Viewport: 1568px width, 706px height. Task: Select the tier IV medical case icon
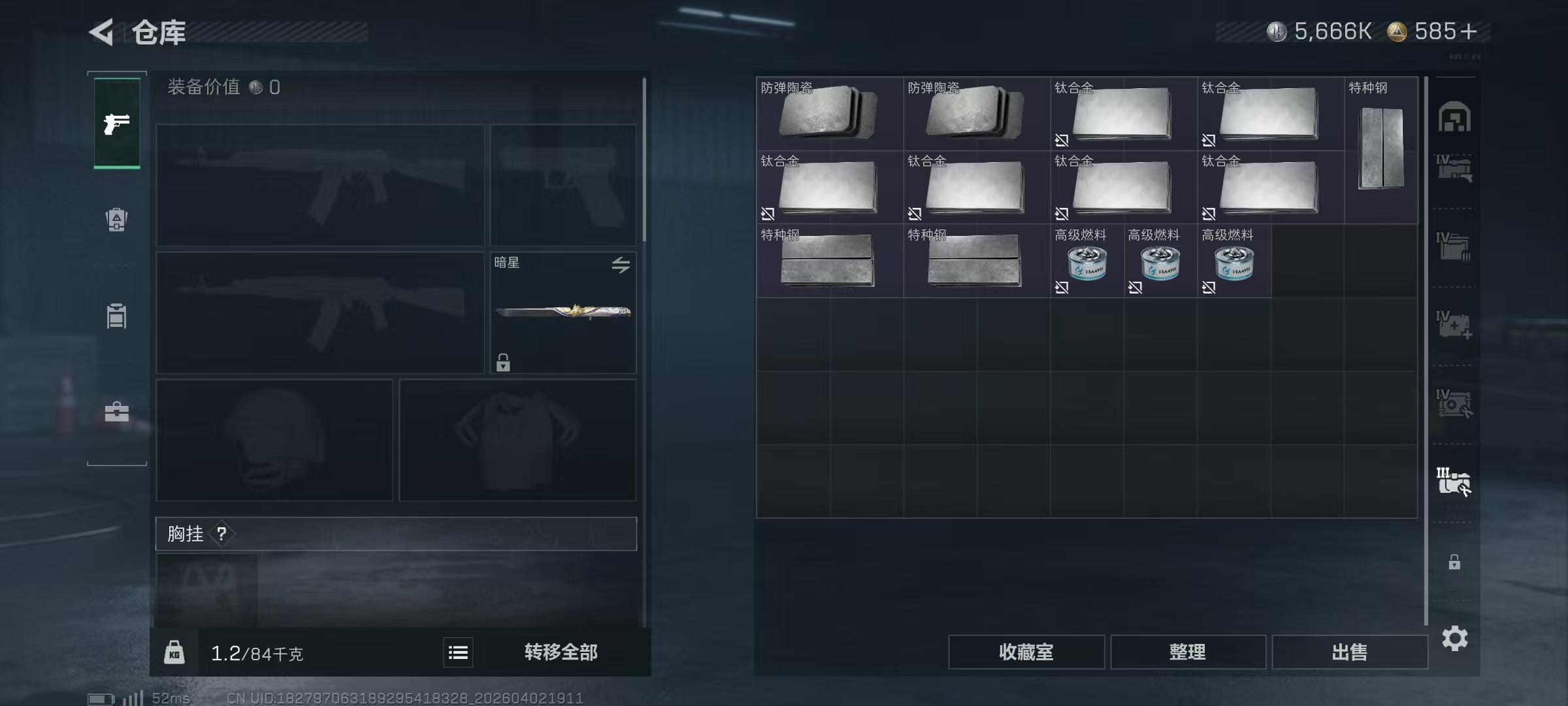pos(1456,326)
